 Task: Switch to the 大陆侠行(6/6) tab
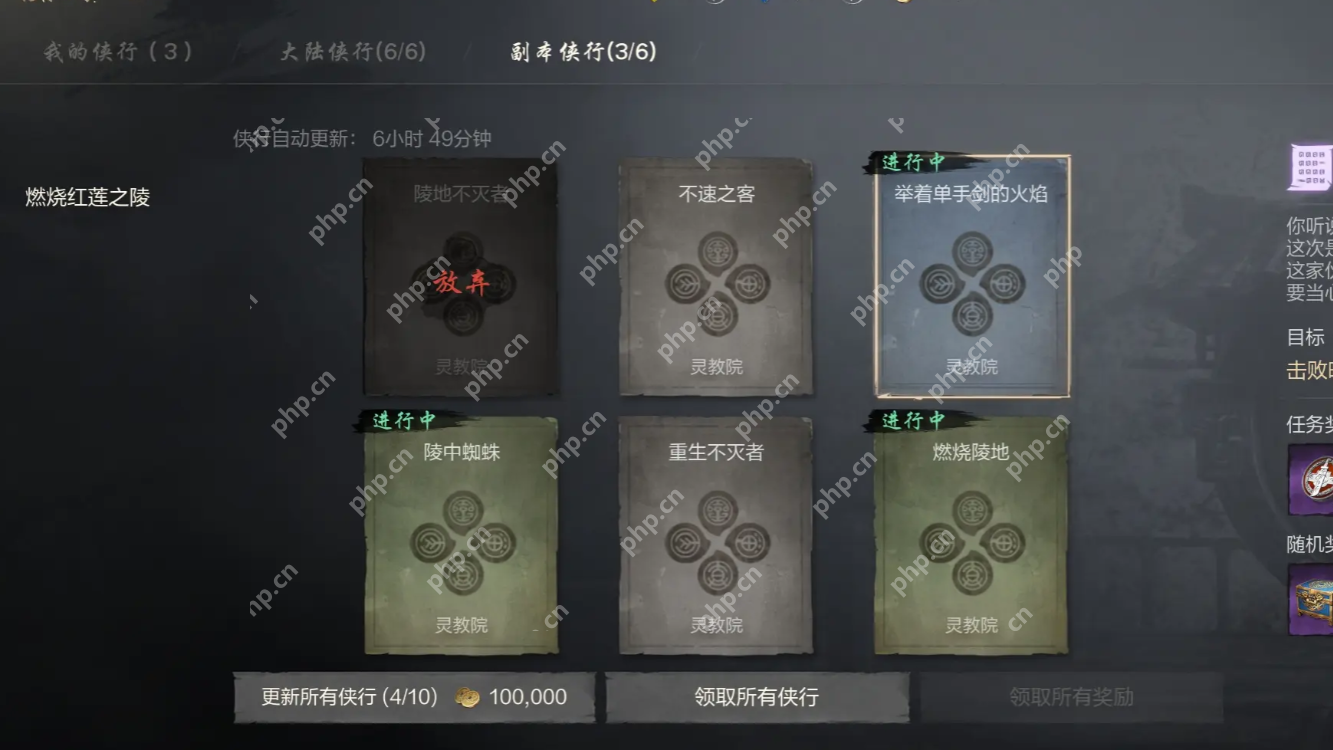353,52
